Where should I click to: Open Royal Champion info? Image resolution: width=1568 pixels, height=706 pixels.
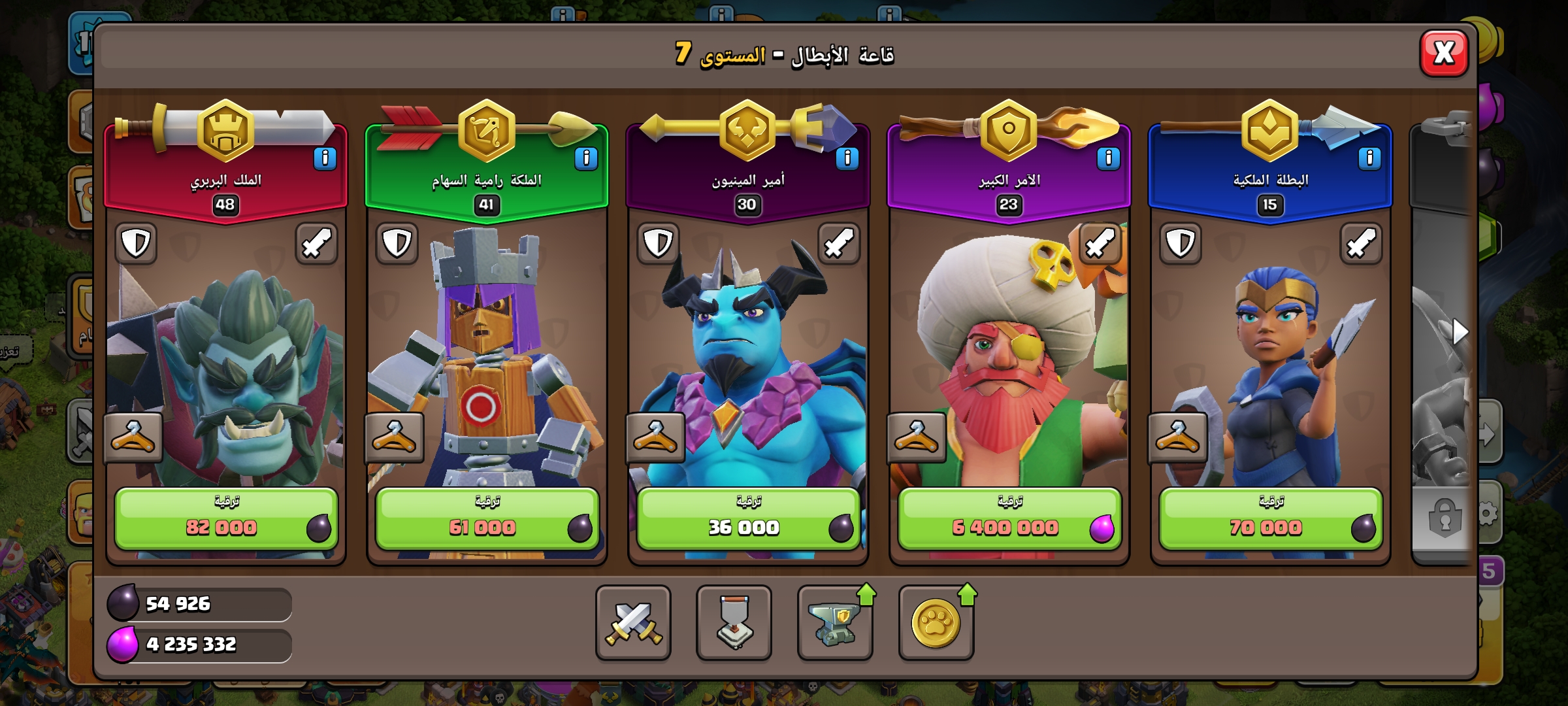1369,158
